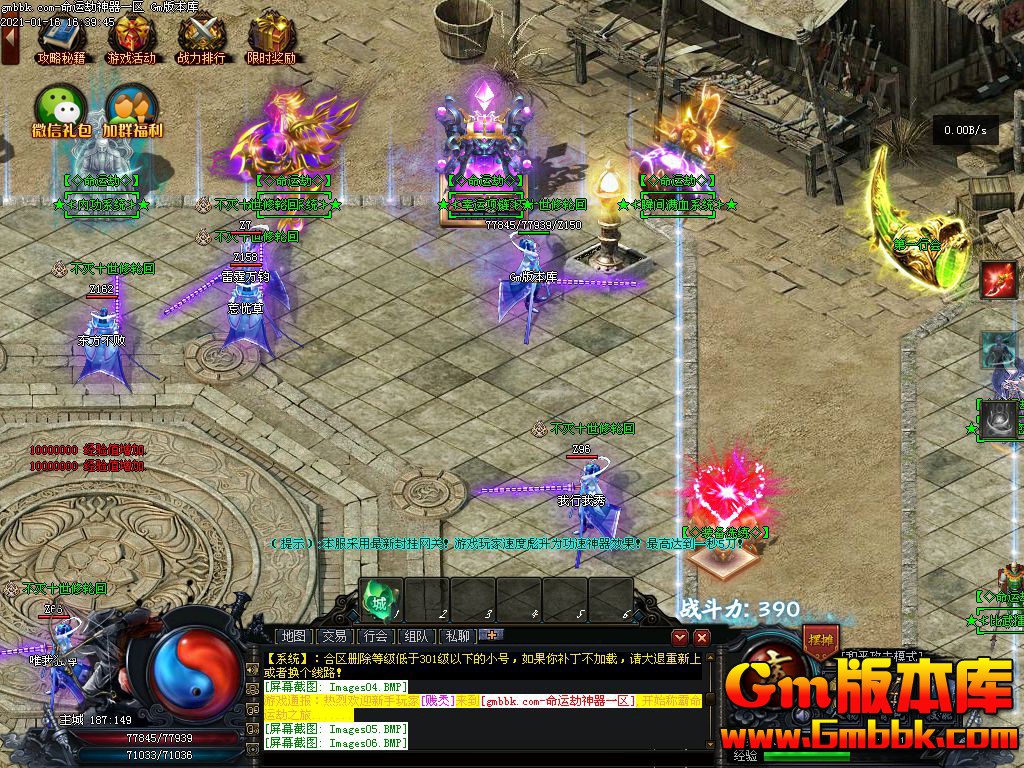This screenshot has height=768, width=1024.
Task: Activate the red slash skill icon
Action: 999,279
